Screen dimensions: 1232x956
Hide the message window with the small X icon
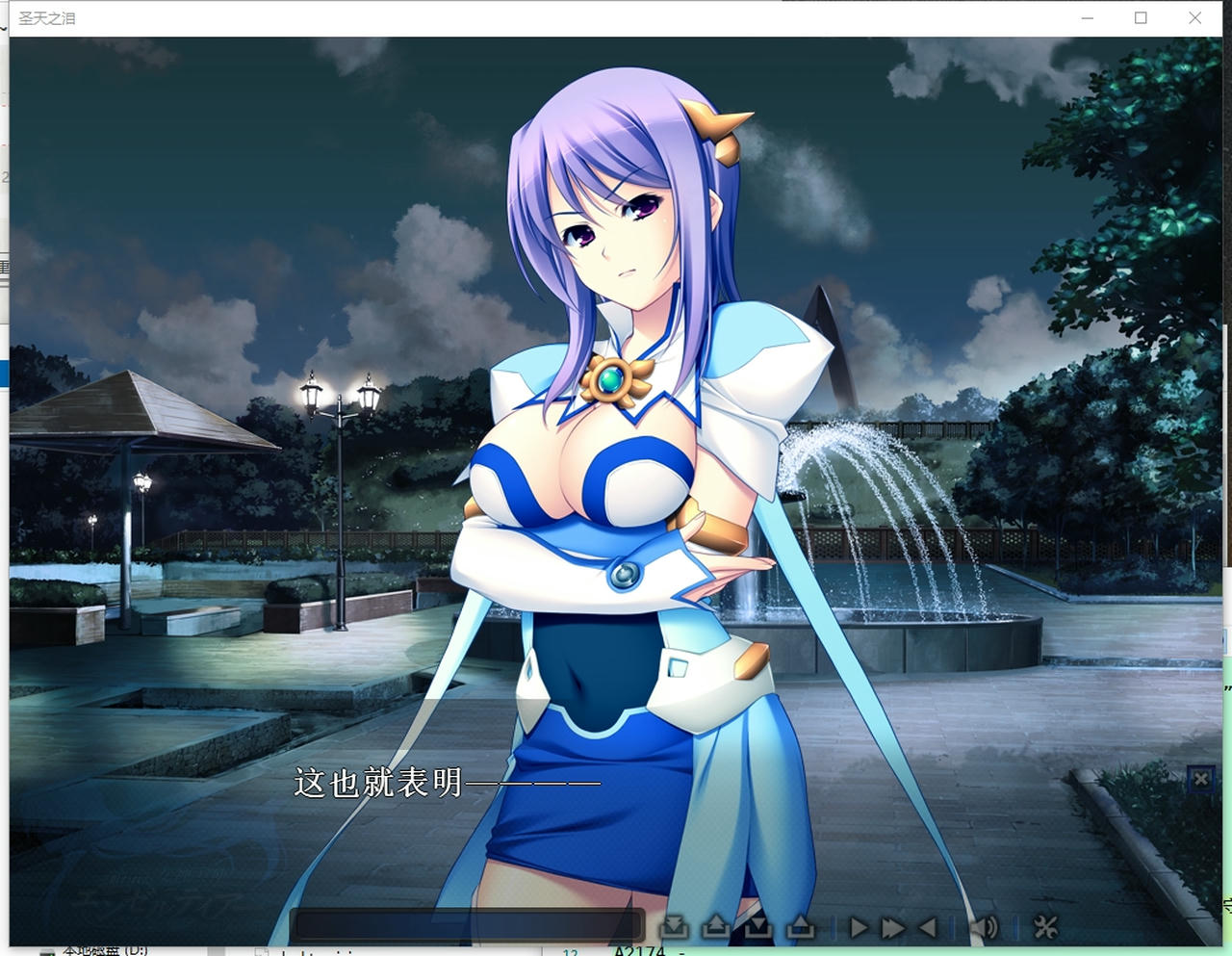coord(1201,779)
